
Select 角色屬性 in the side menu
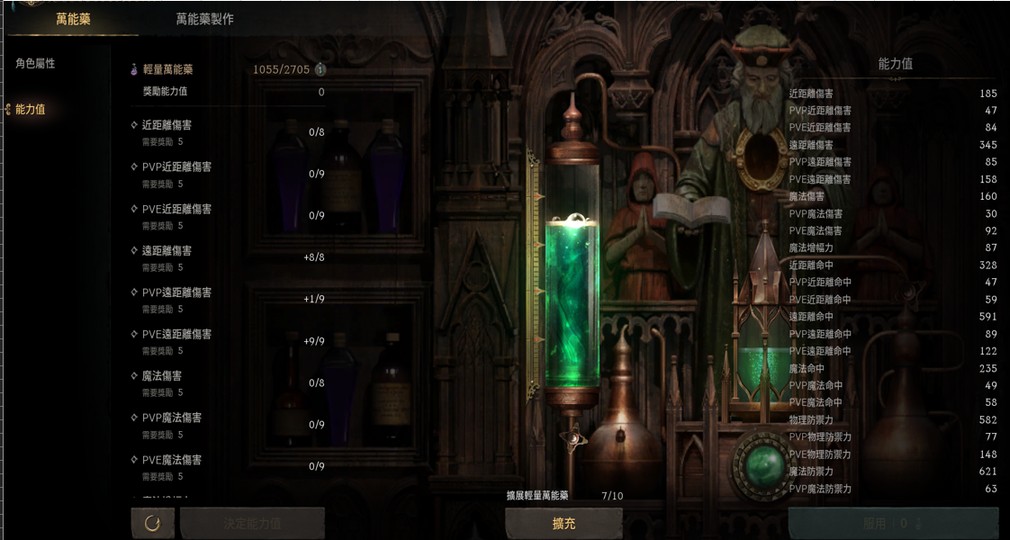click(x=35, y=63)
